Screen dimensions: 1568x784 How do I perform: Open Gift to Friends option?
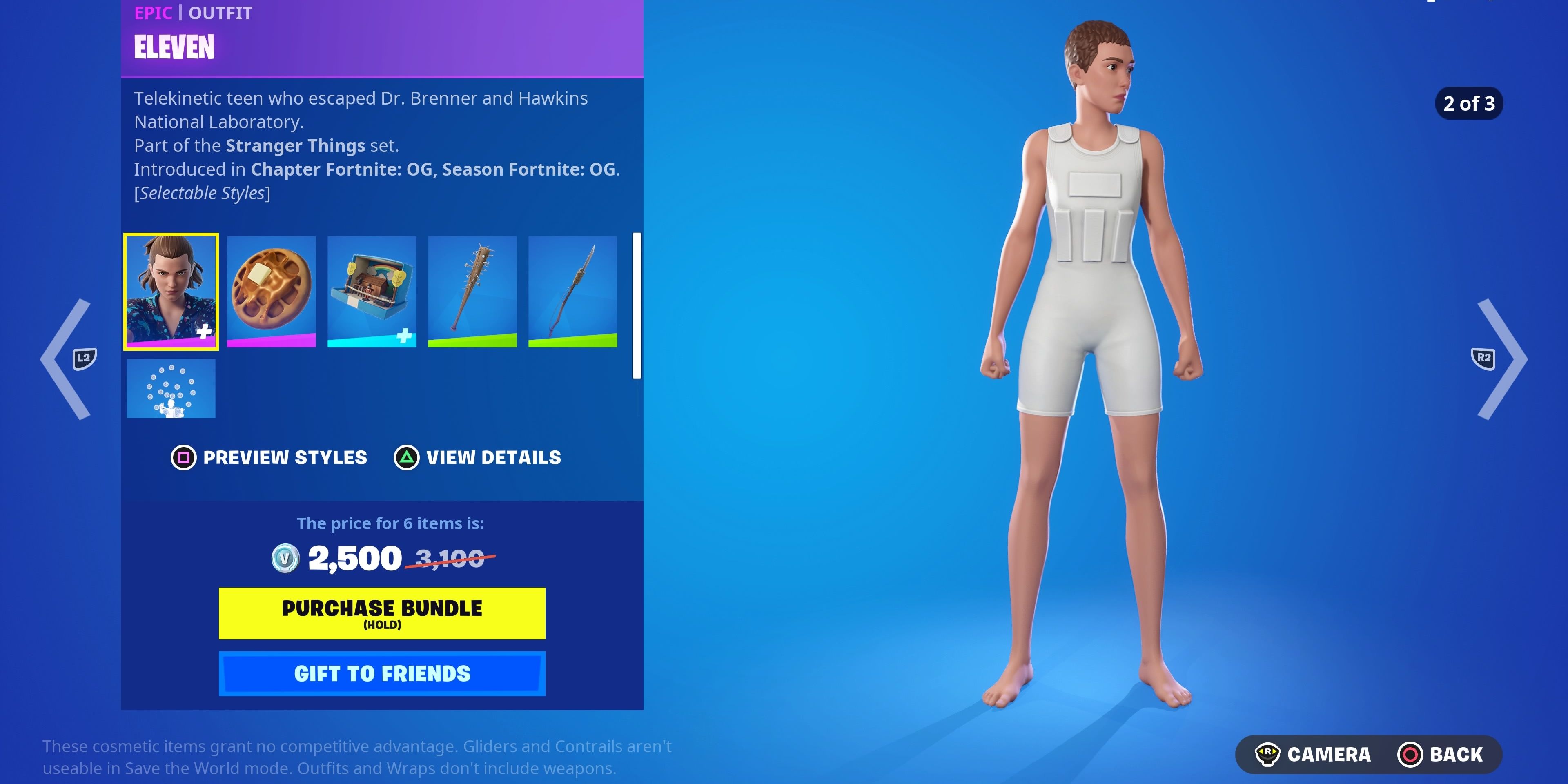click(x=381, y=673)
